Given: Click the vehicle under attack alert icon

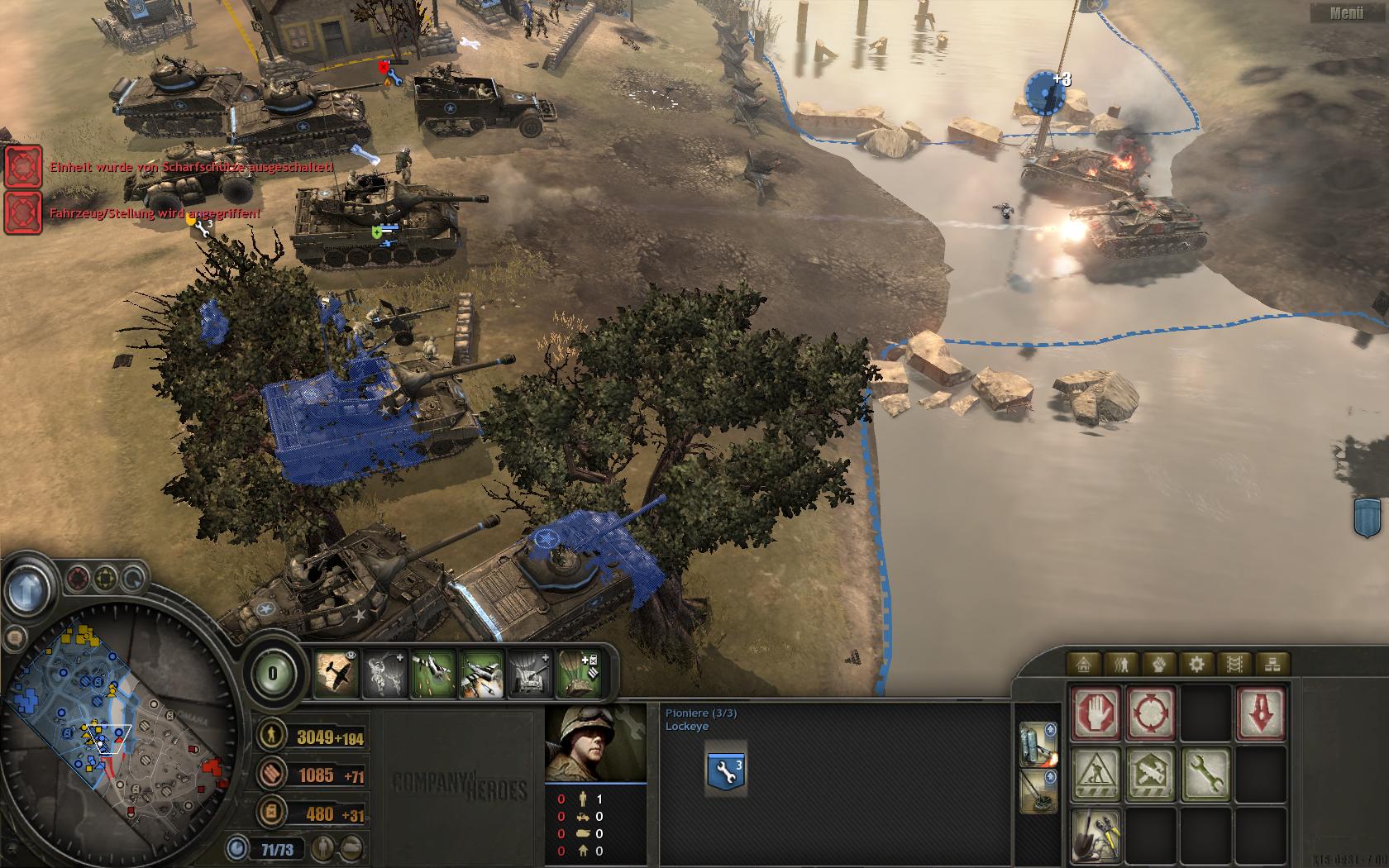Looking at the screenshot, I should click(23, 212).
